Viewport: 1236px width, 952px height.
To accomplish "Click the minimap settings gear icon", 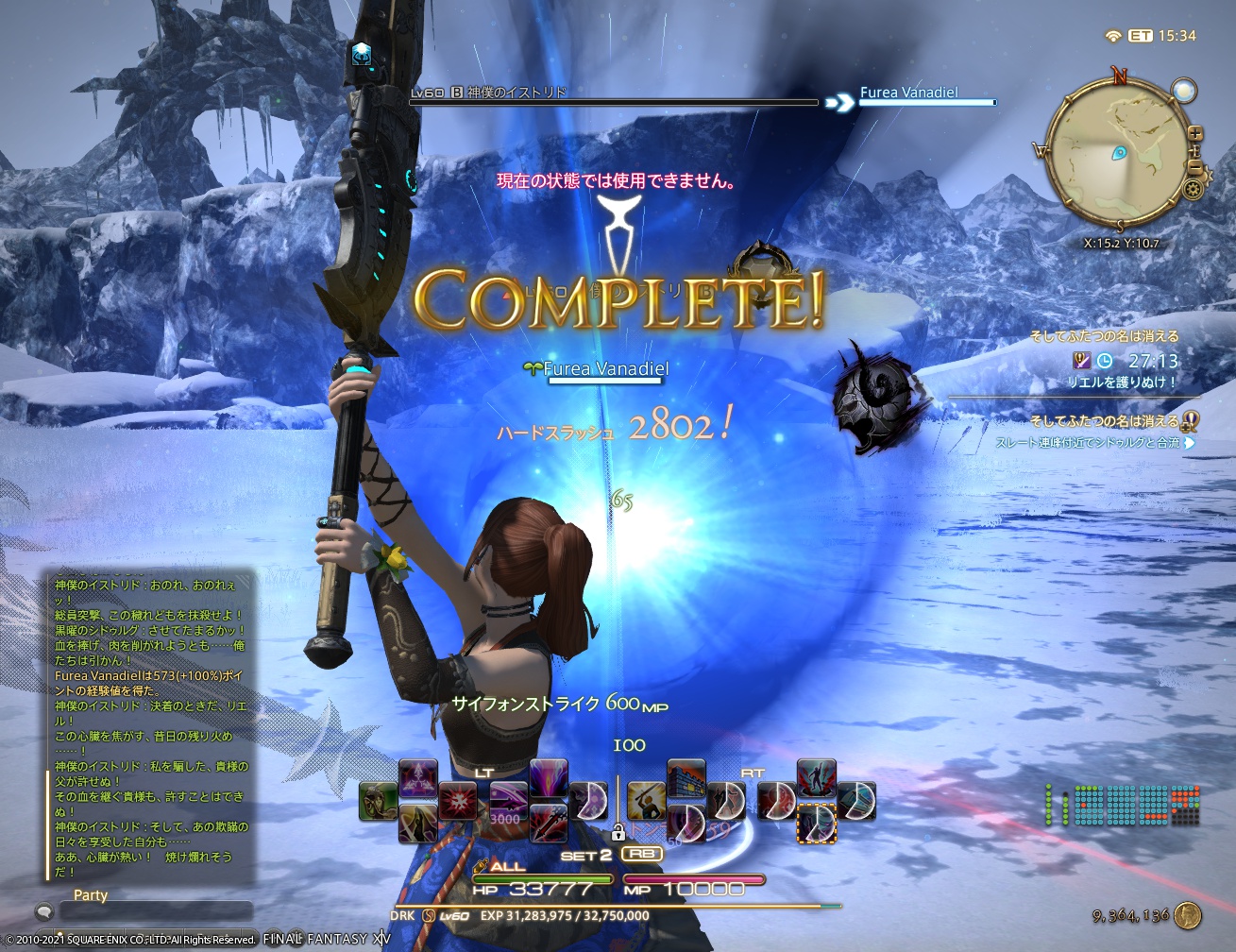I will click(1193, 188).
